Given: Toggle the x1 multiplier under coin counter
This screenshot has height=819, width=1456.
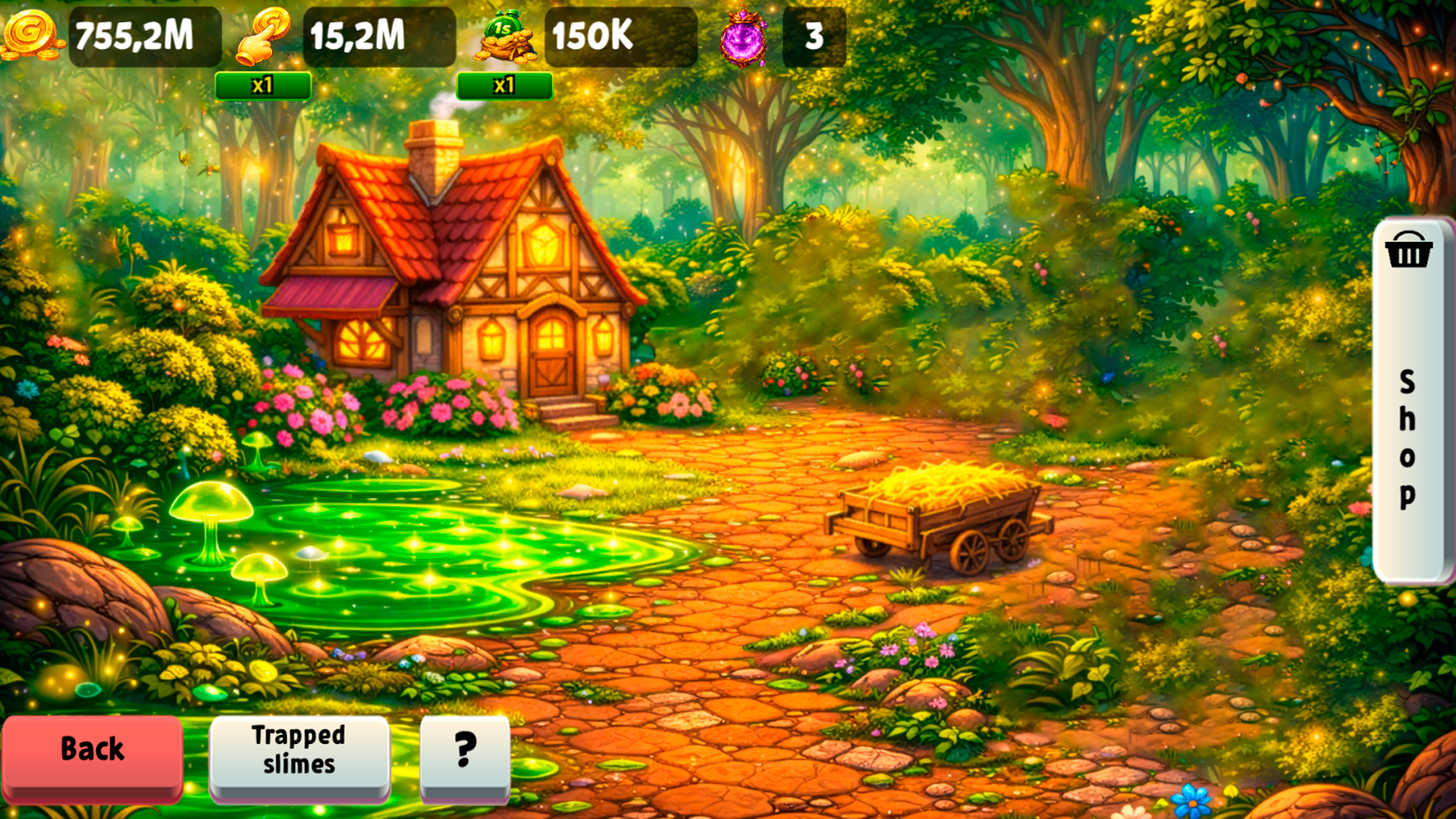Looking at the screenshot, I should click(x=264, y=86).
